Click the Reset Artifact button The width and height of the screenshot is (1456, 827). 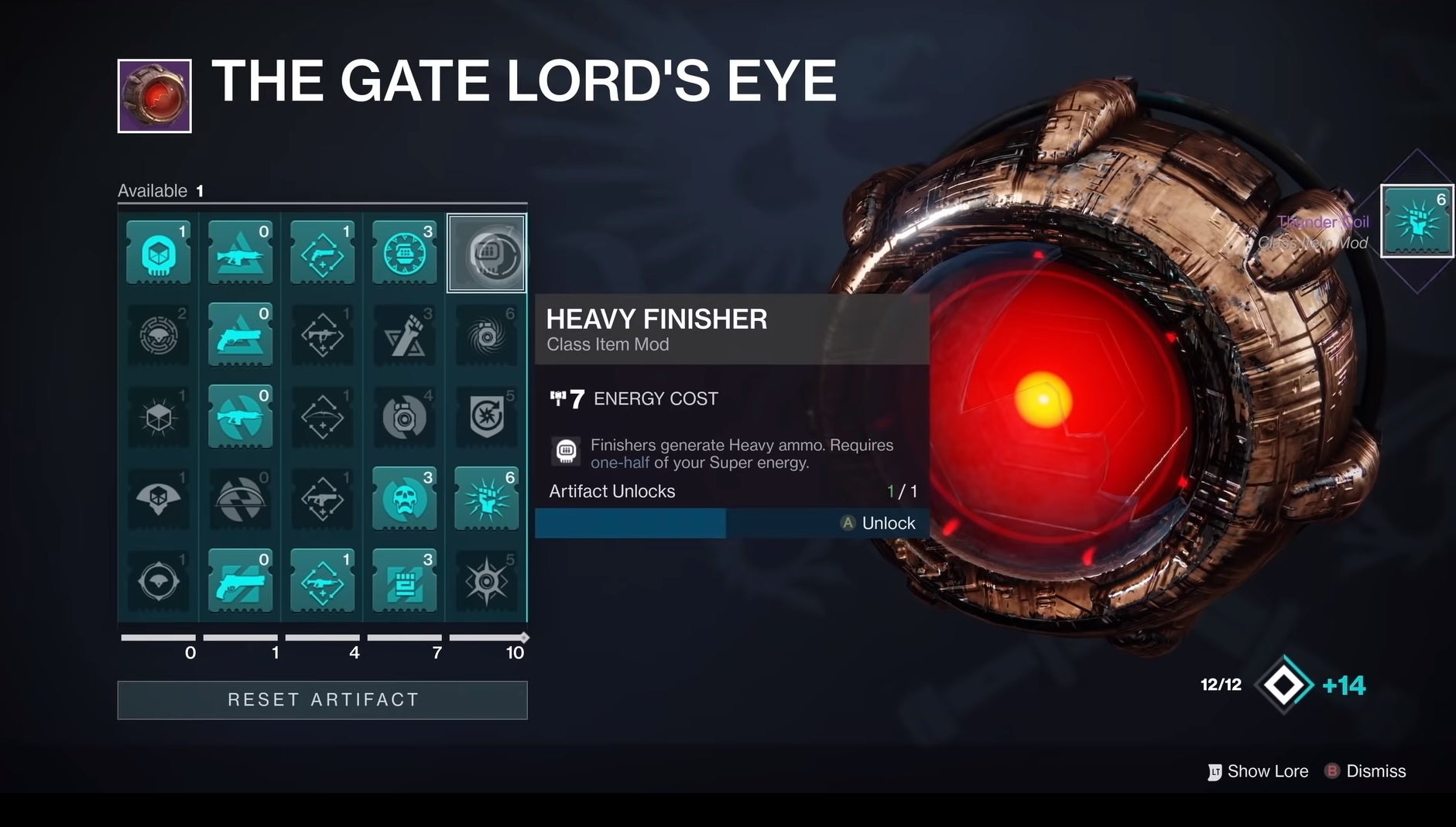tap(322, 699)
